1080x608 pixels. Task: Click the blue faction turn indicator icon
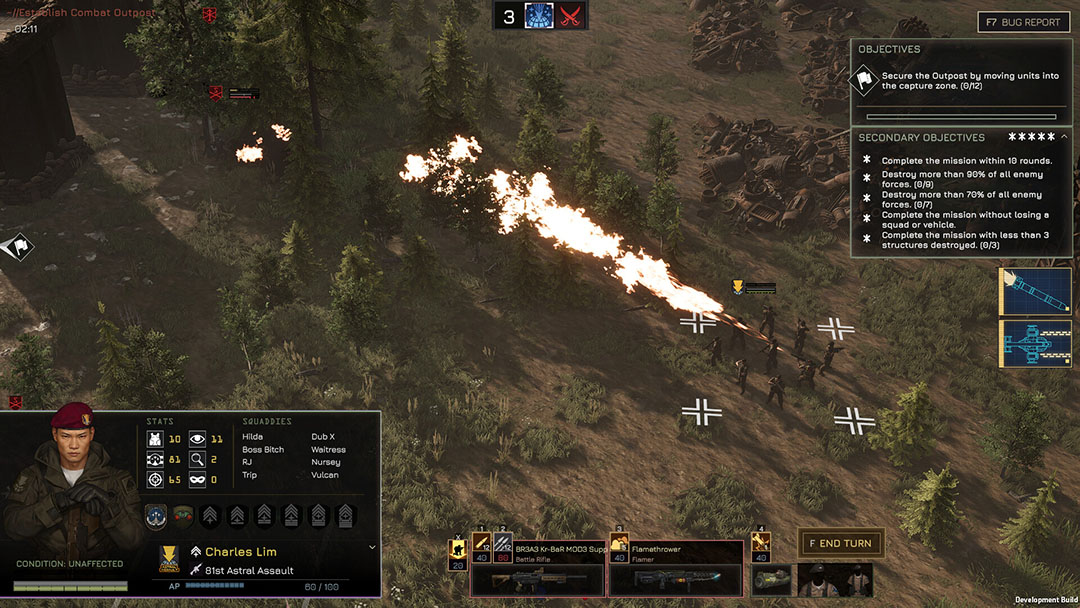coord(539,16)
